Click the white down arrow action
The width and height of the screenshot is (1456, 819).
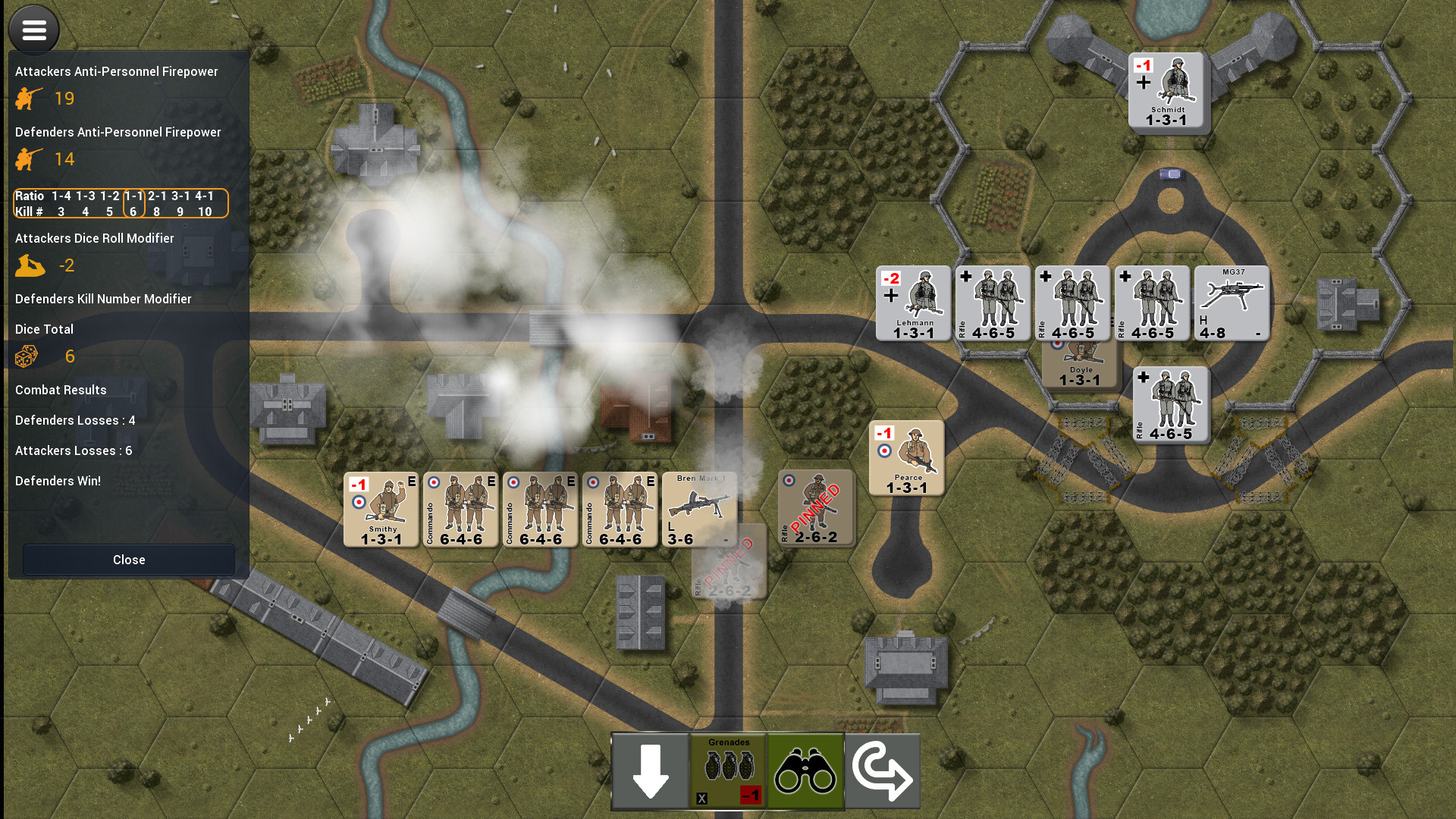click(x=650, y=770)
